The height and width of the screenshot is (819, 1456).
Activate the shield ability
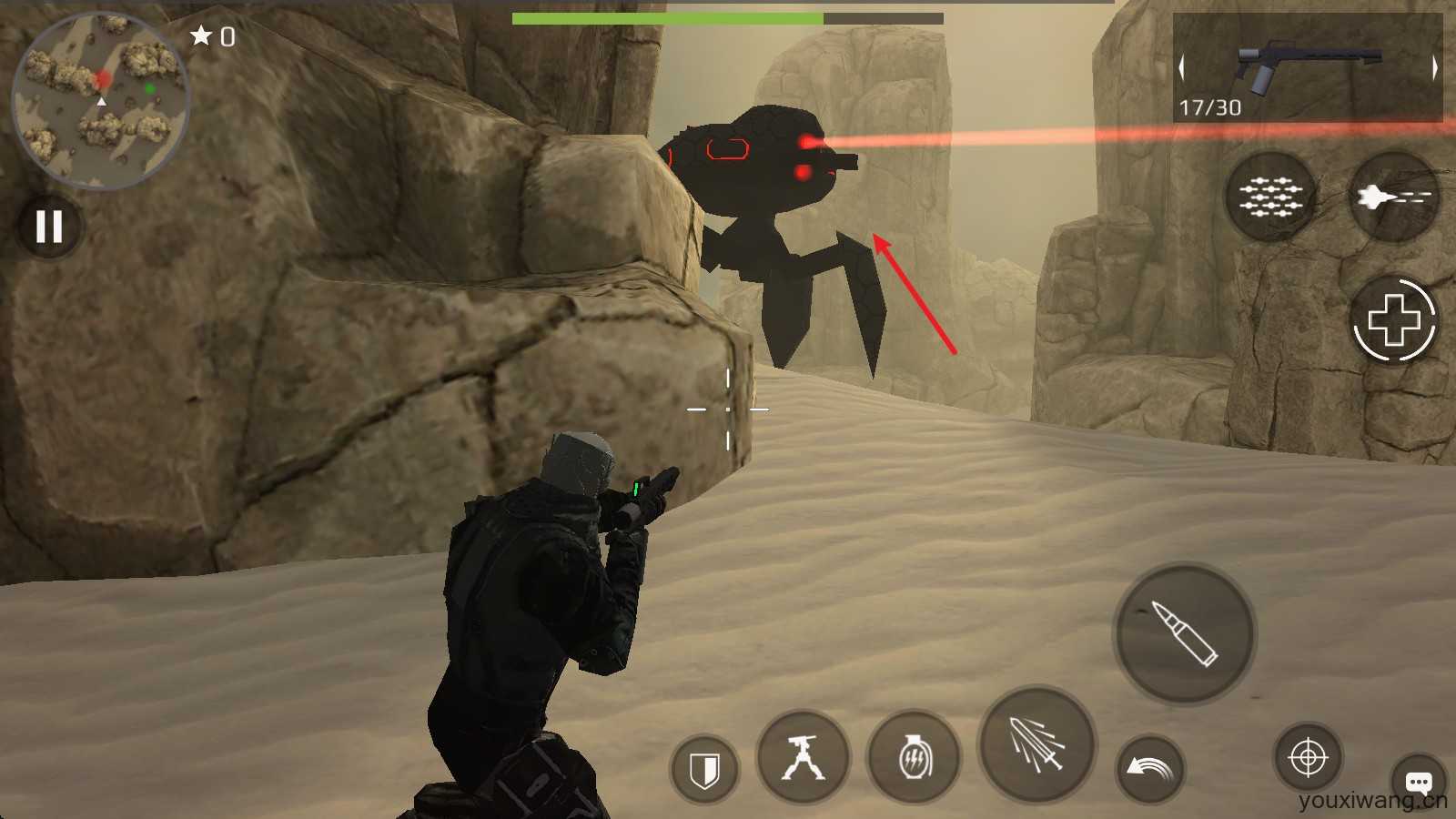704,771
